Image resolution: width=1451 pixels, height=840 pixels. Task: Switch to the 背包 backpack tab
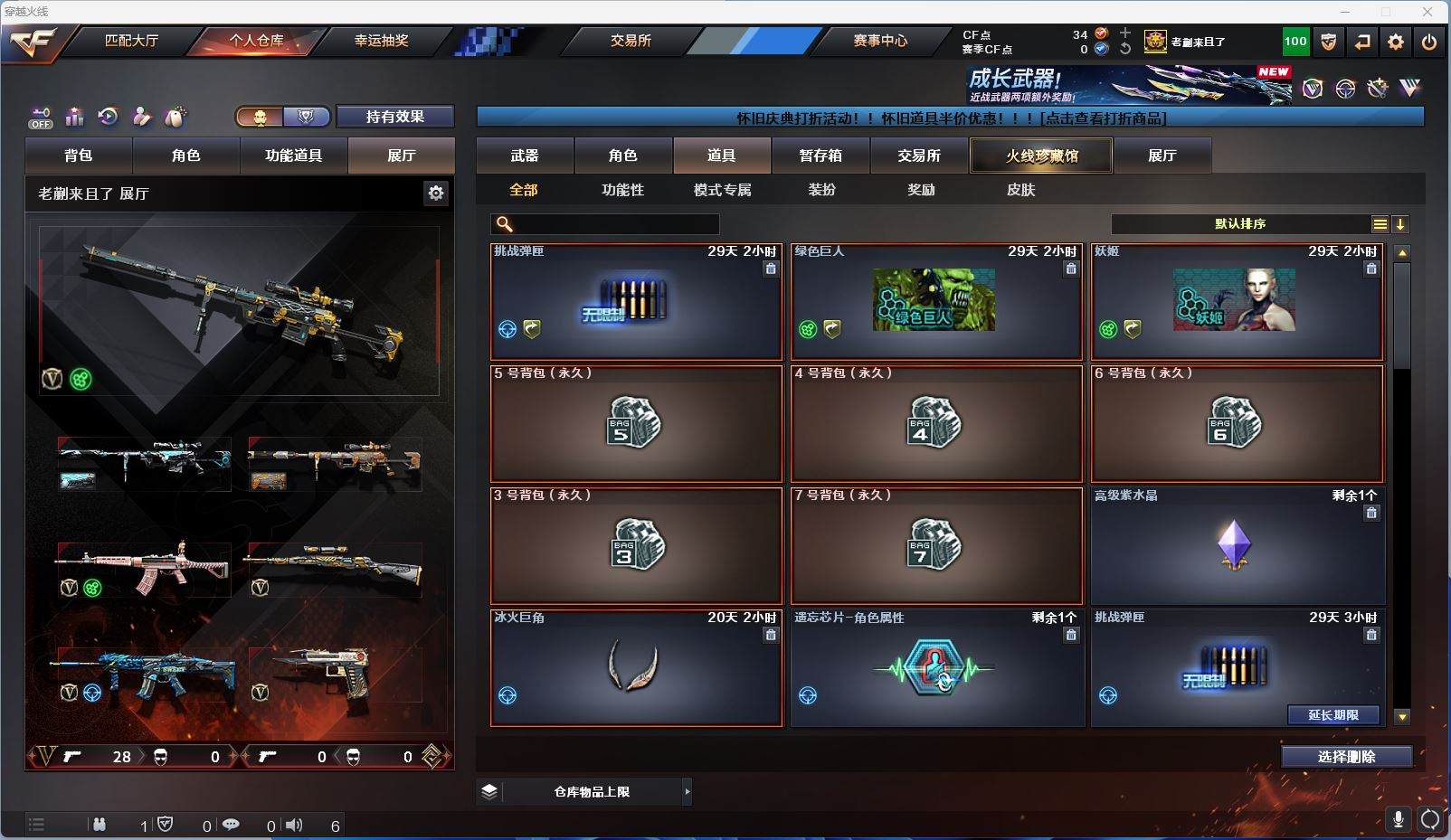point(79,156)
